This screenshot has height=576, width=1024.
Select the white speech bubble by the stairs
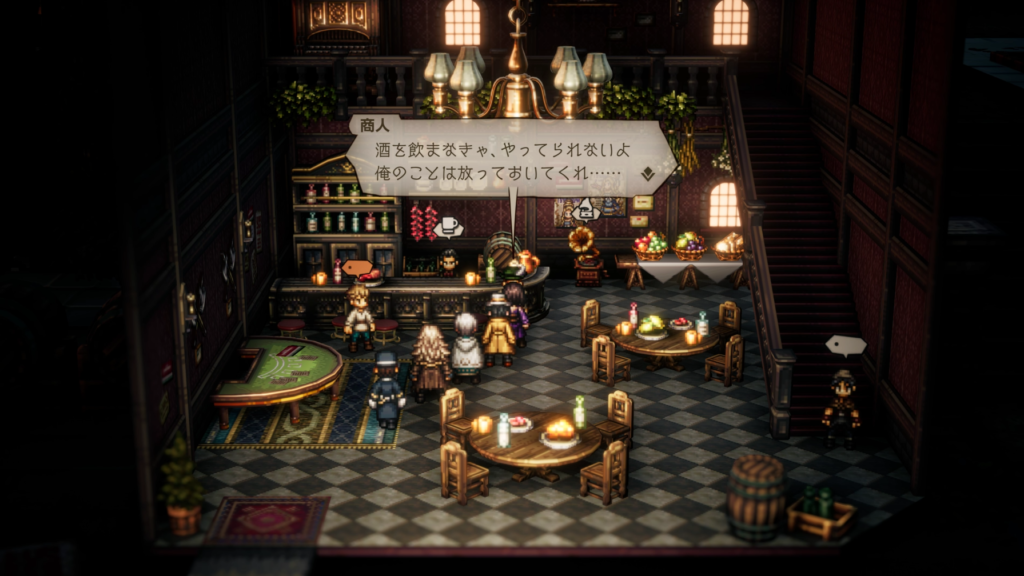tap(845, 346)
